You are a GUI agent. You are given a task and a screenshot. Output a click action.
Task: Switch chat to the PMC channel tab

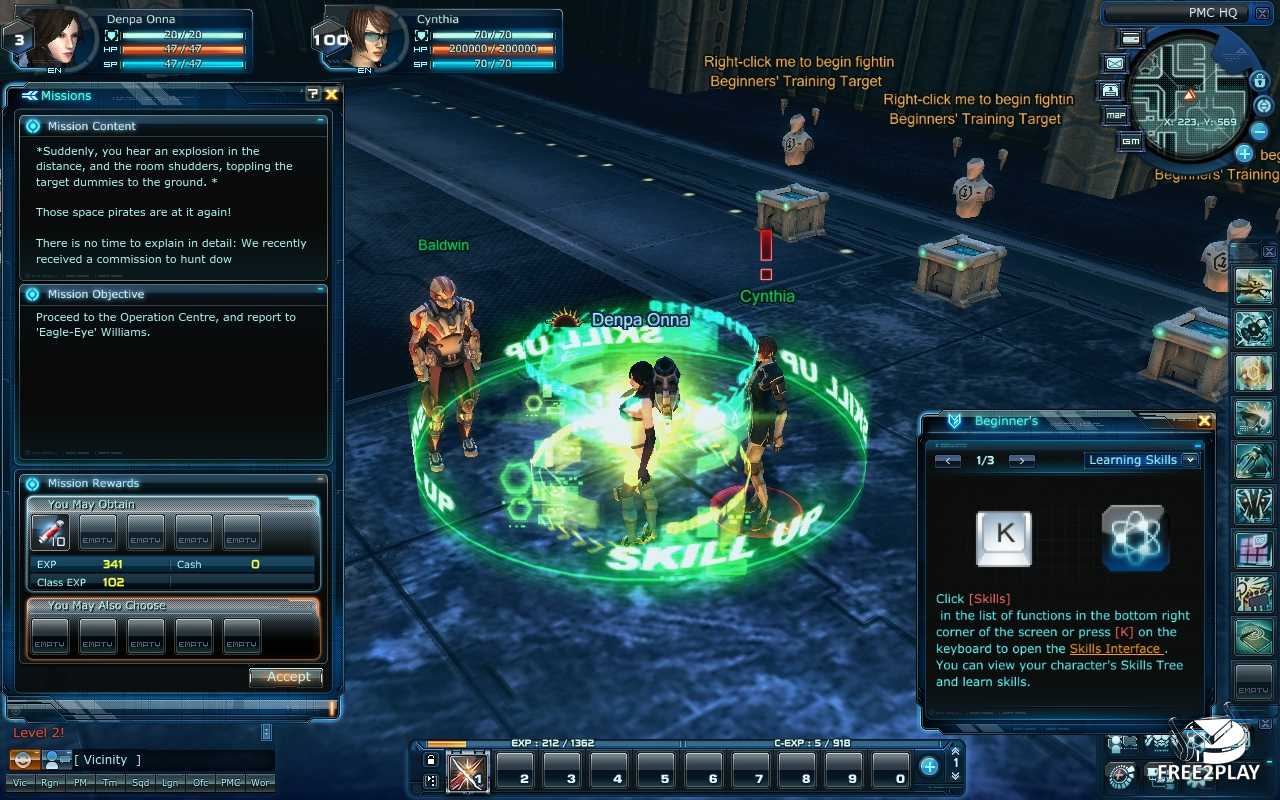click(x=230, y=783)
